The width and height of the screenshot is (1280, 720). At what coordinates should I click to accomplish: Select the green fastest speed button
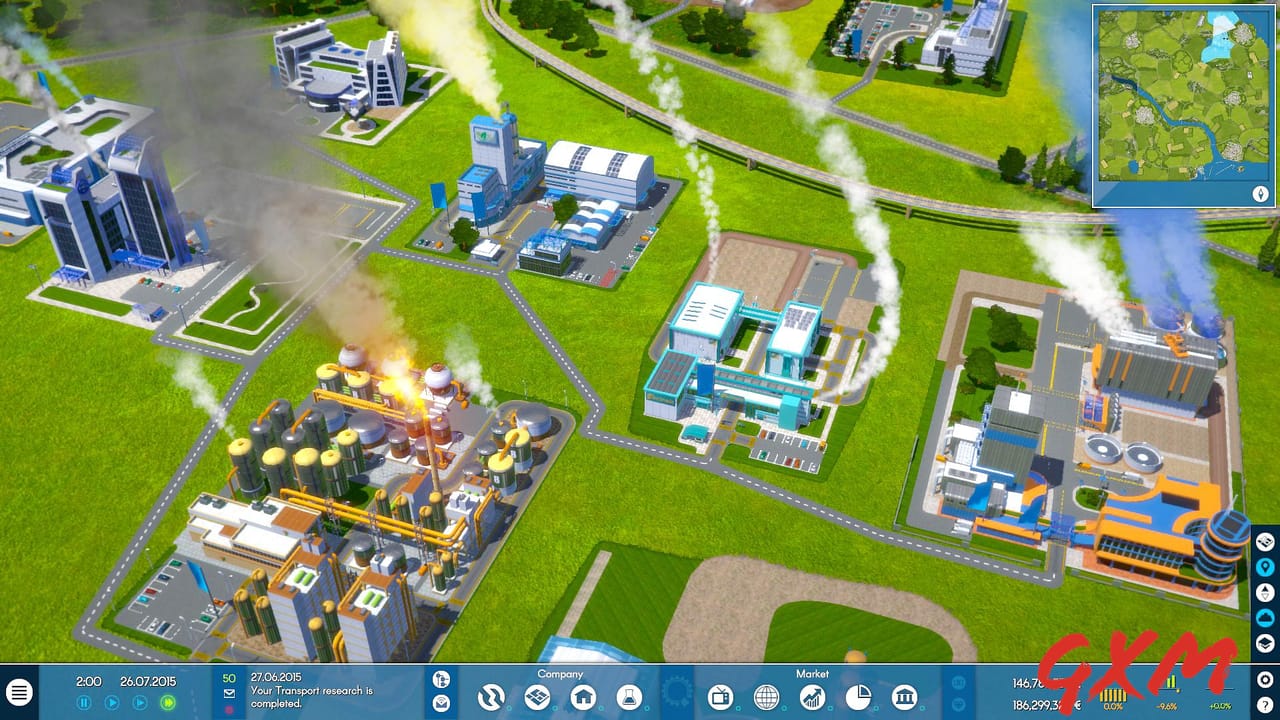click(167, 703)
